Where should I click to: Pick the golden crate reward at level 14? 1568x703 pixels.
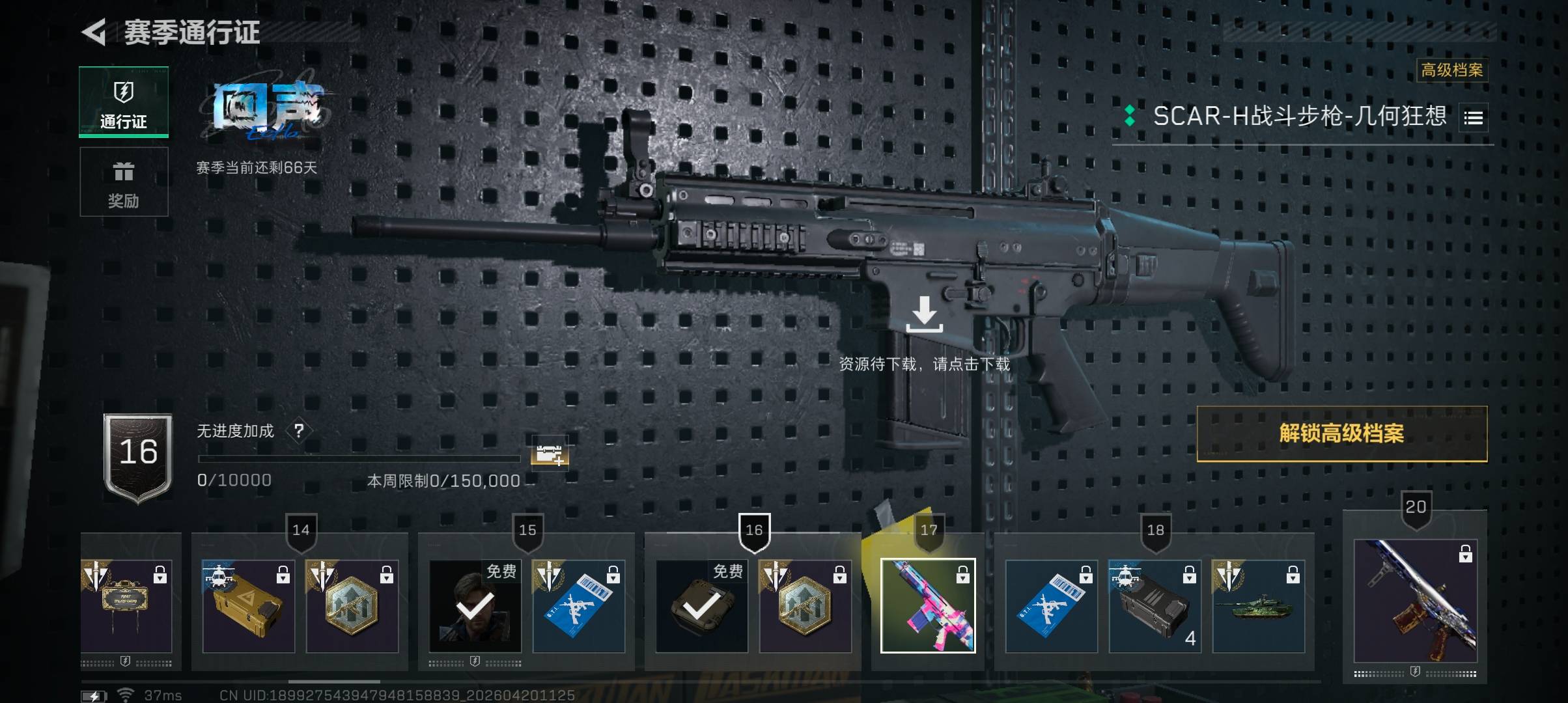pos(248,605)
